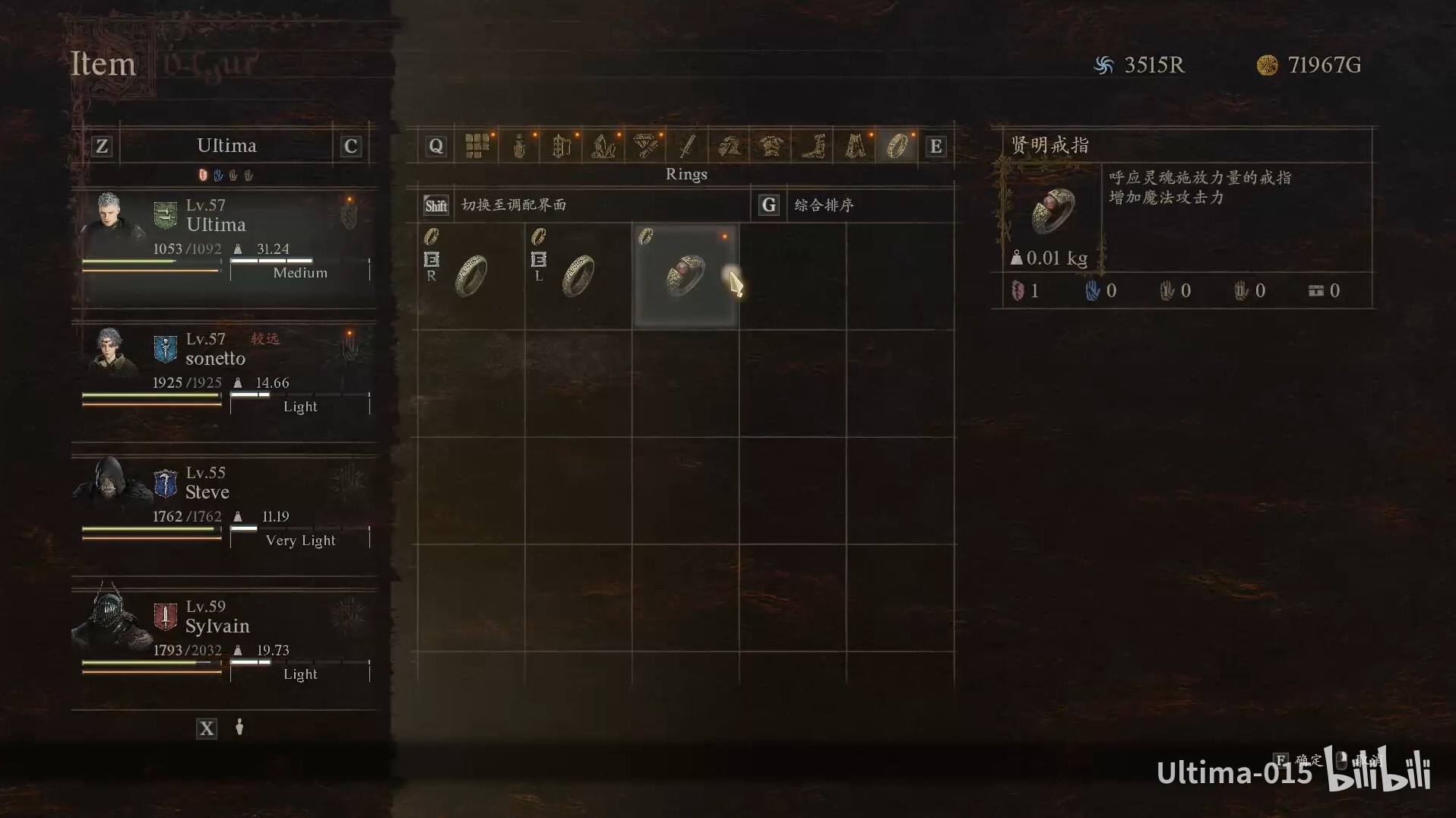Open the lantern tools tab
Image resolution: width=1456 pixels, height=818 pixels.
tap(561, 145)
